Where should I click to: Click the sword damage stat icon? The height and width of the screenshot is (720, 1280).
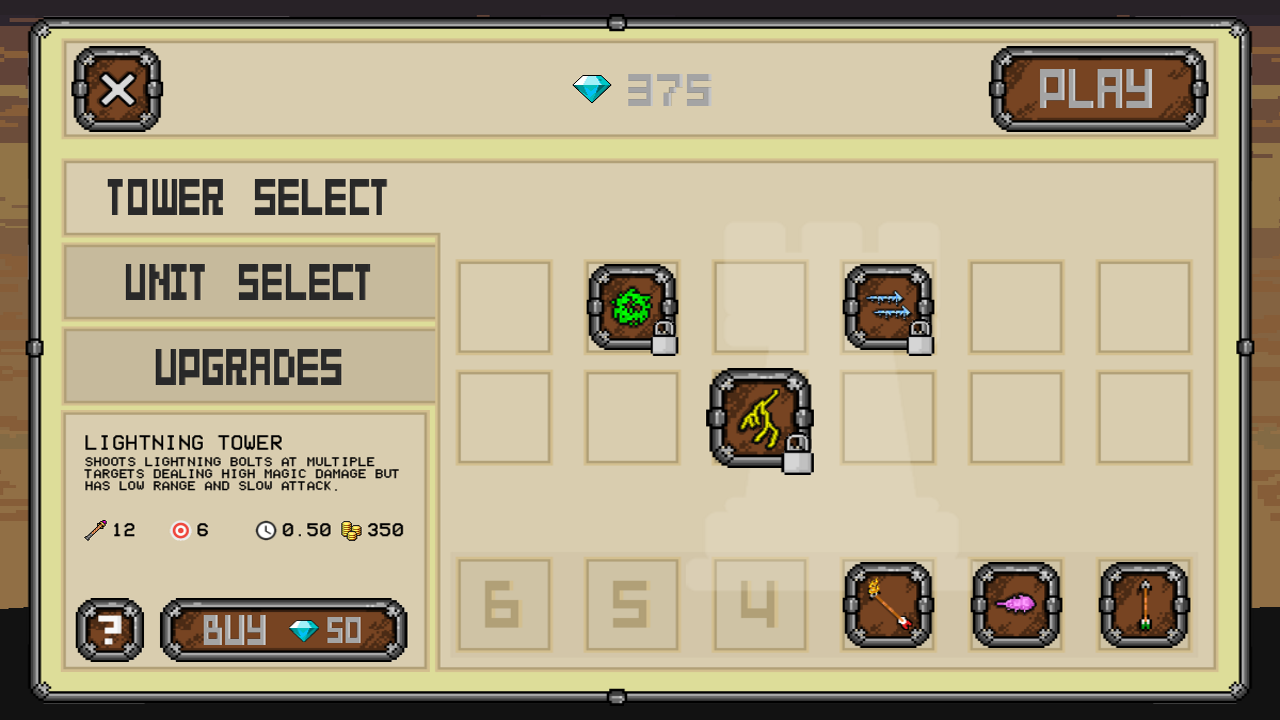[94, 530]
